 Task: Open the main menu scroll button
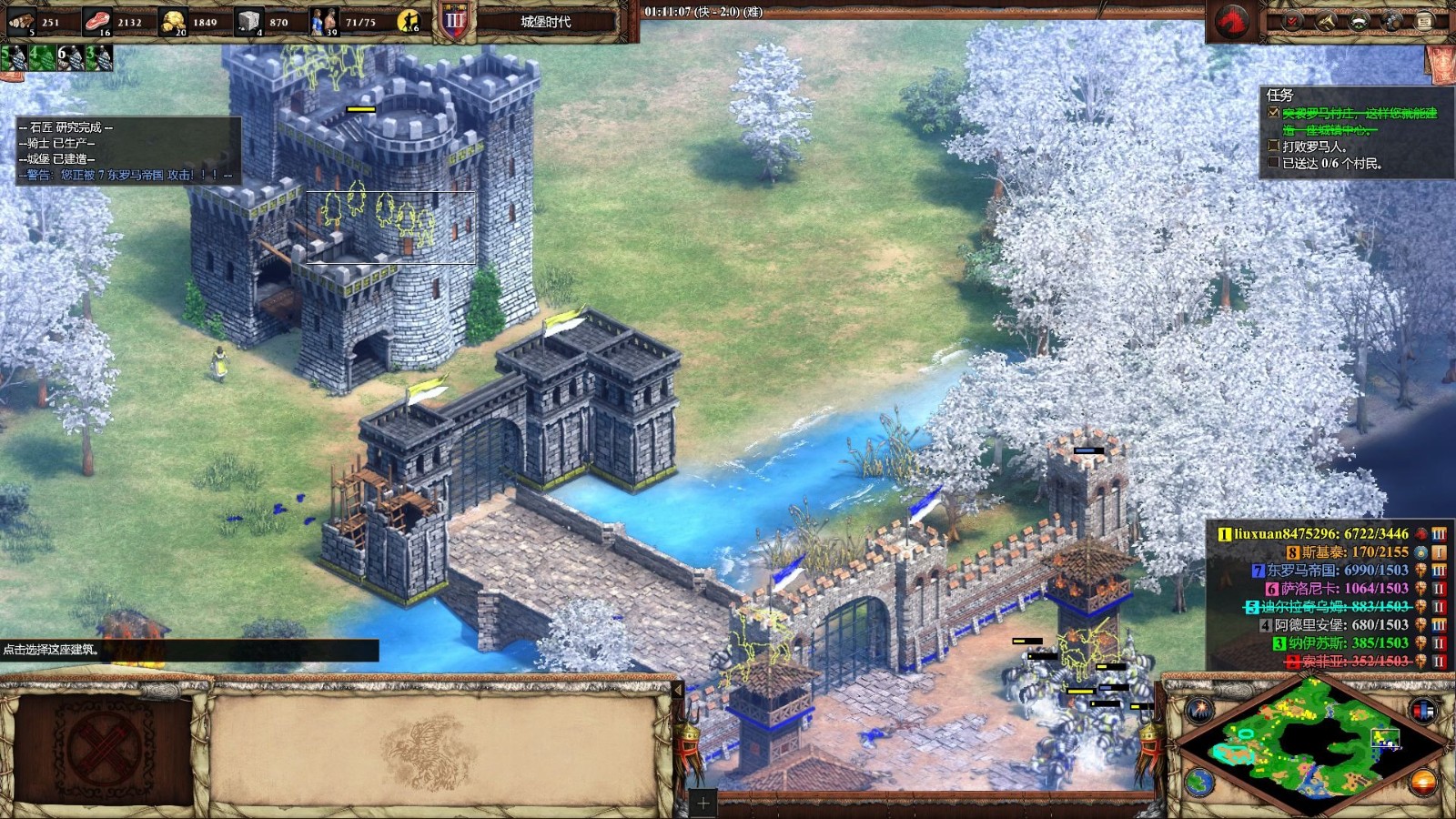tap(1425, 21)
